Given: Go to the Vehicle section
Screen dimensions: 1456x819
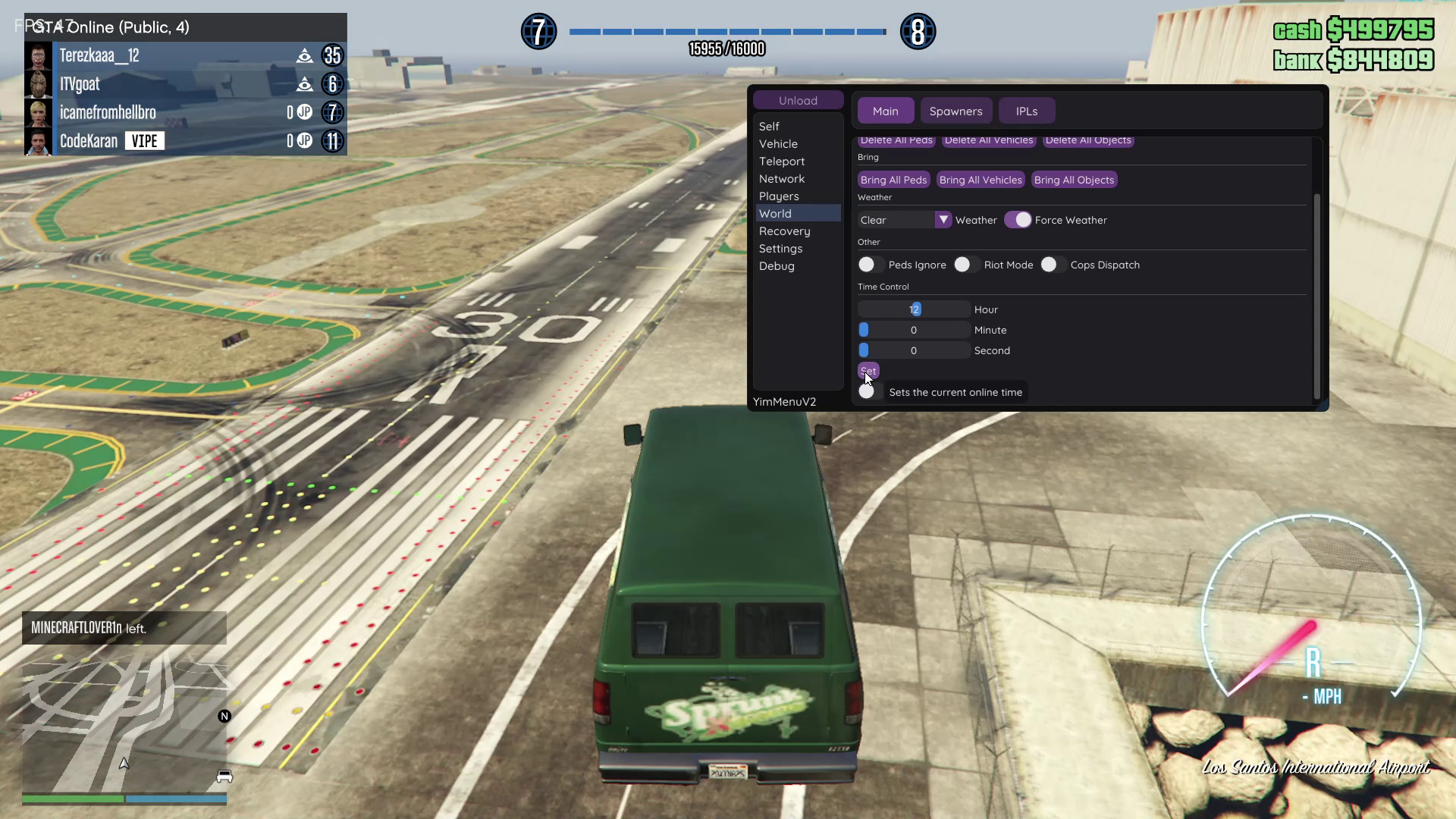Looking at the screenshot, I should 778,144.
